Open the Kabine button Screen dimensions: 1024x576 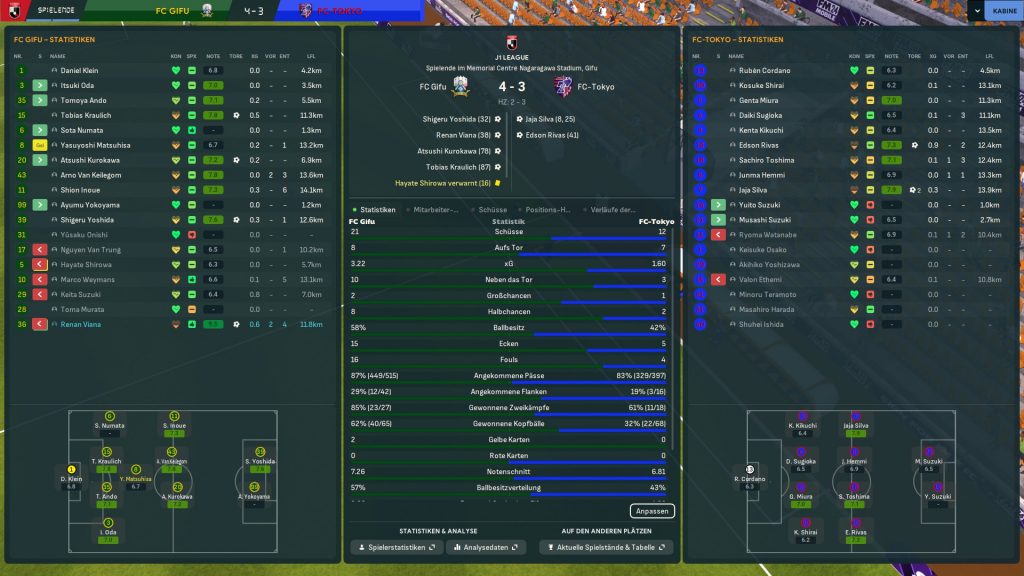coord(1002,11)
